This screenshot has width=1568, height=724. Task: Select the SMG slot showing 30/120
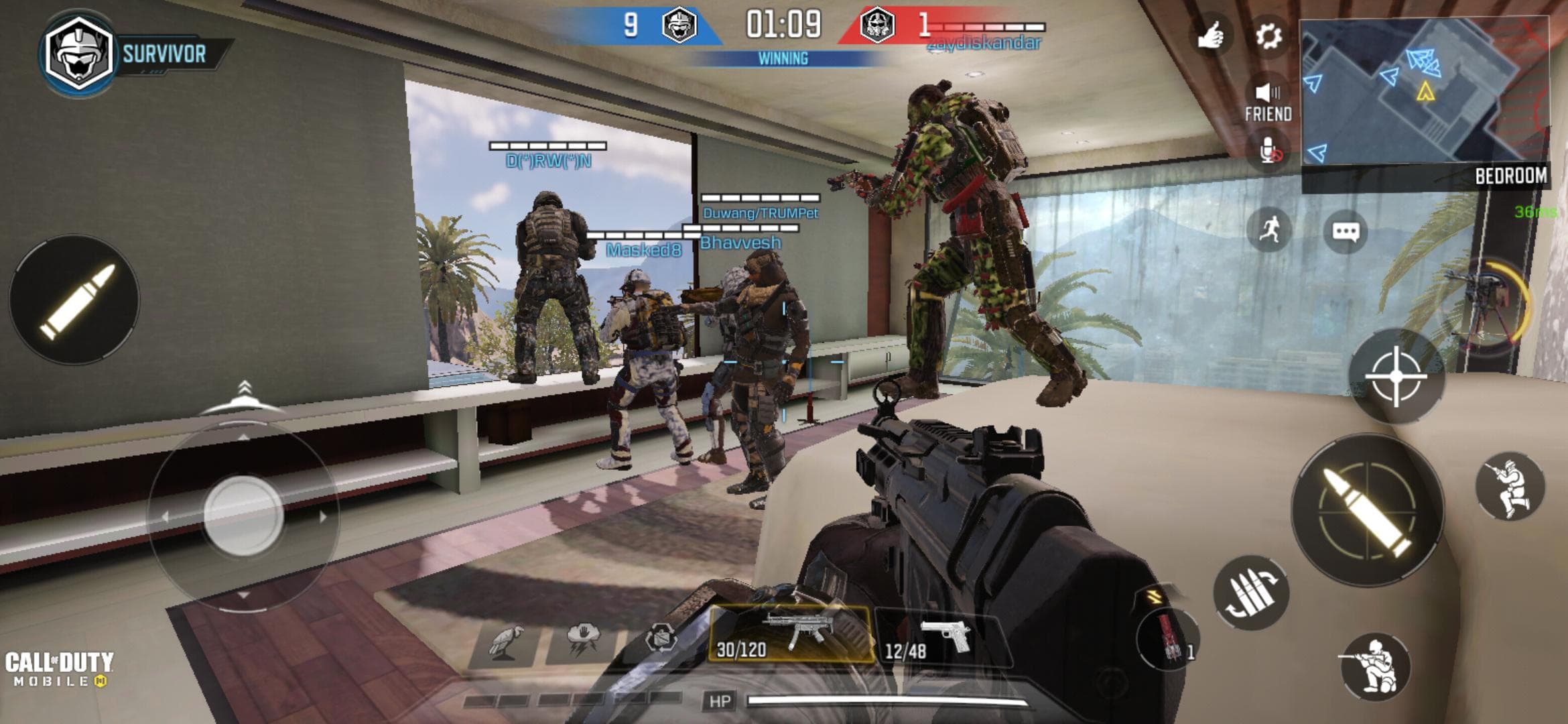tap(791, 633)
